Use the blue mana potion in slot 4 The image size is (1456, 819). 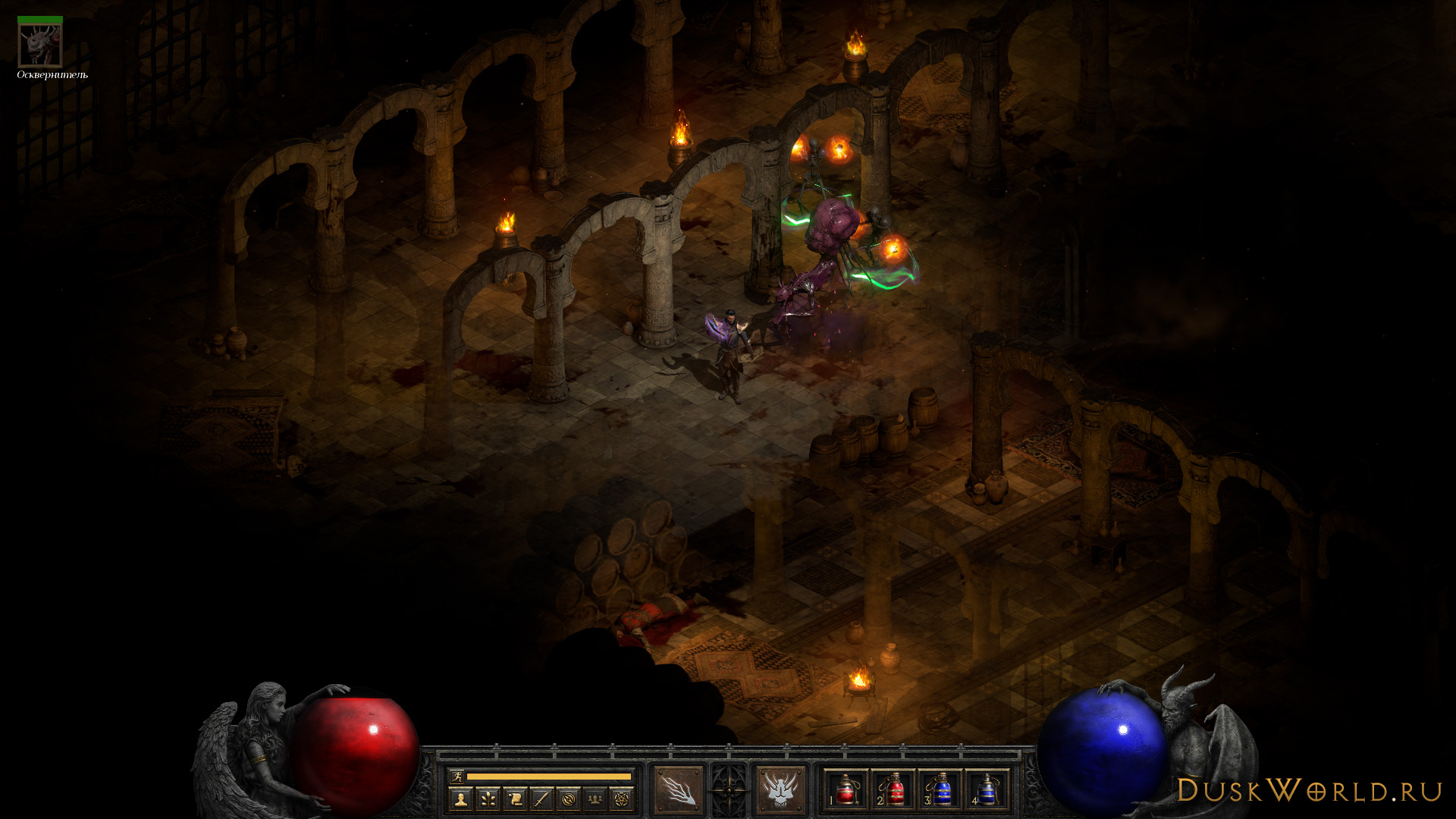click(x=987, y=791)
